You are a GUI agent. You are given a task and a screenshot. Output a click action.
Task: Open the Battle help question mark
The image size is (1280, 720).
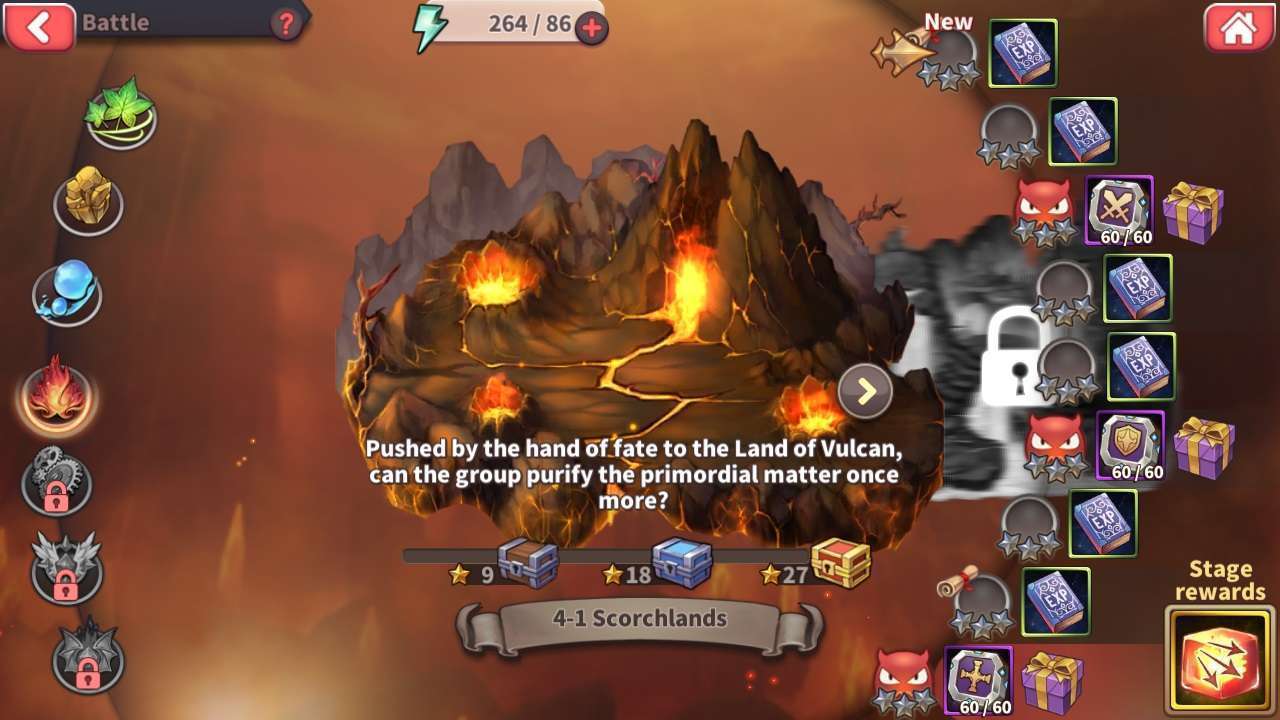click(286, 25)
